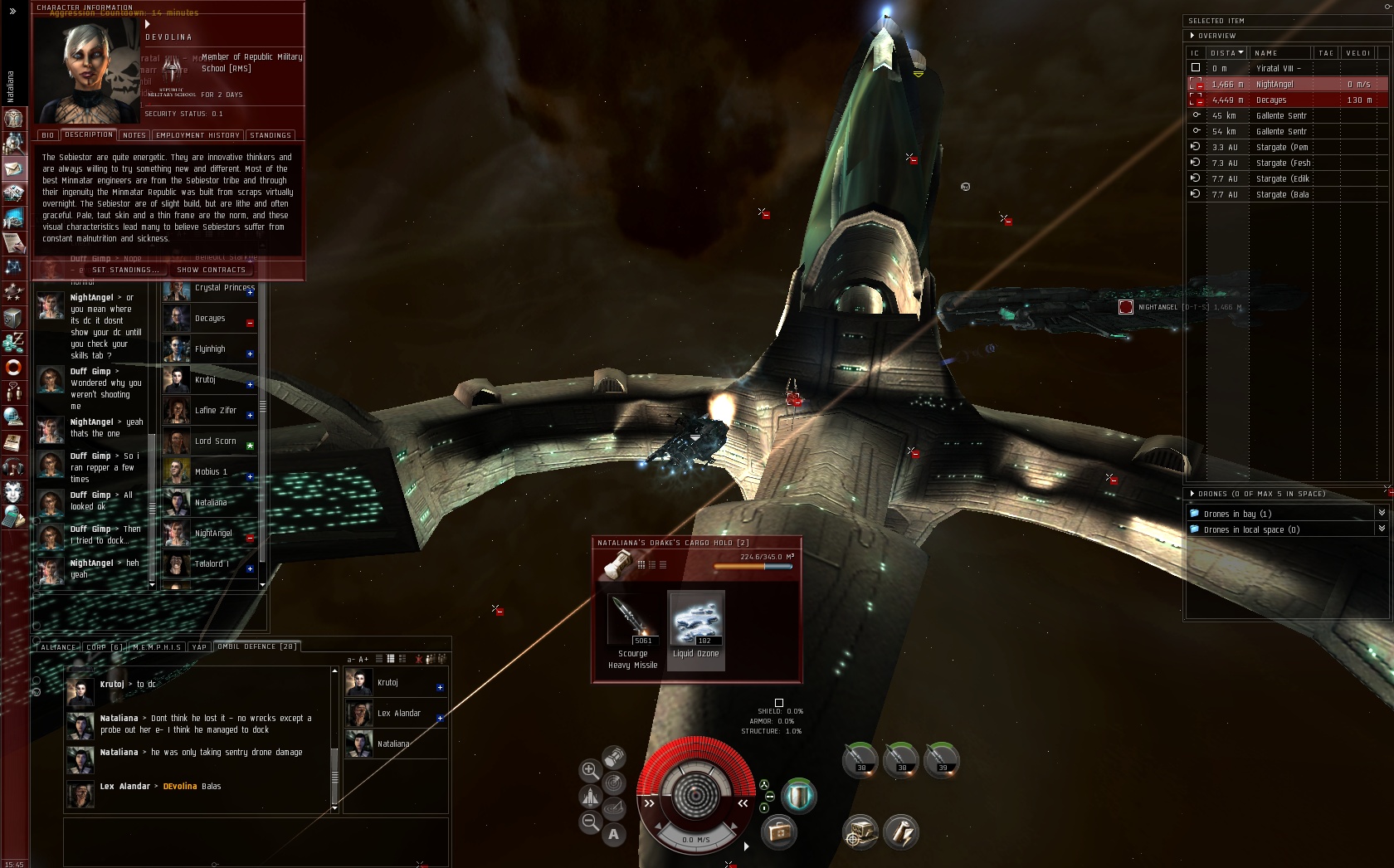Screen dimensions: 1394x868
Task: Click the Set Standings button
Action: tap(125, 270)
